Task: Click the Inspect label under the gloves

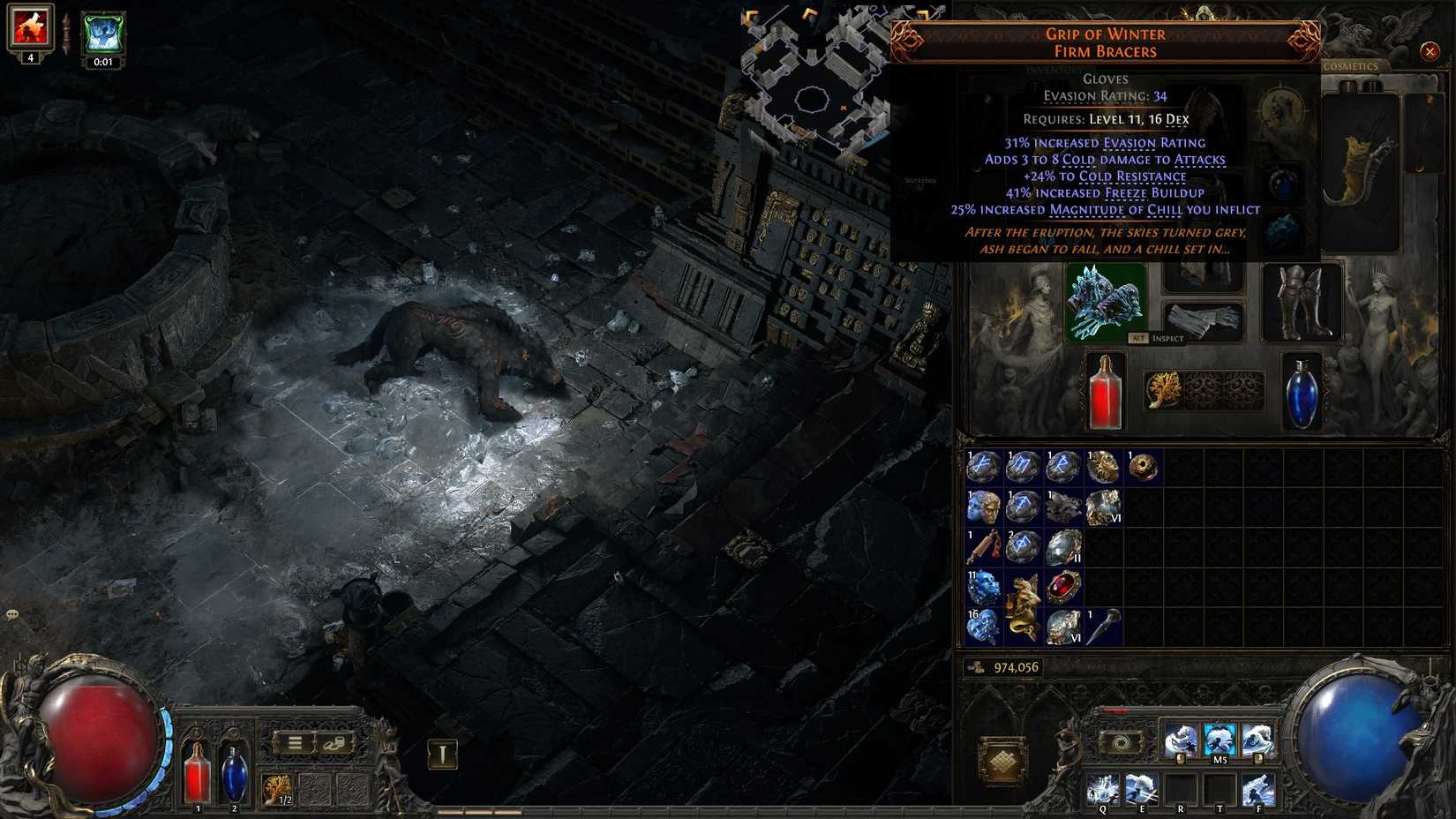Action: [1167, 338]
